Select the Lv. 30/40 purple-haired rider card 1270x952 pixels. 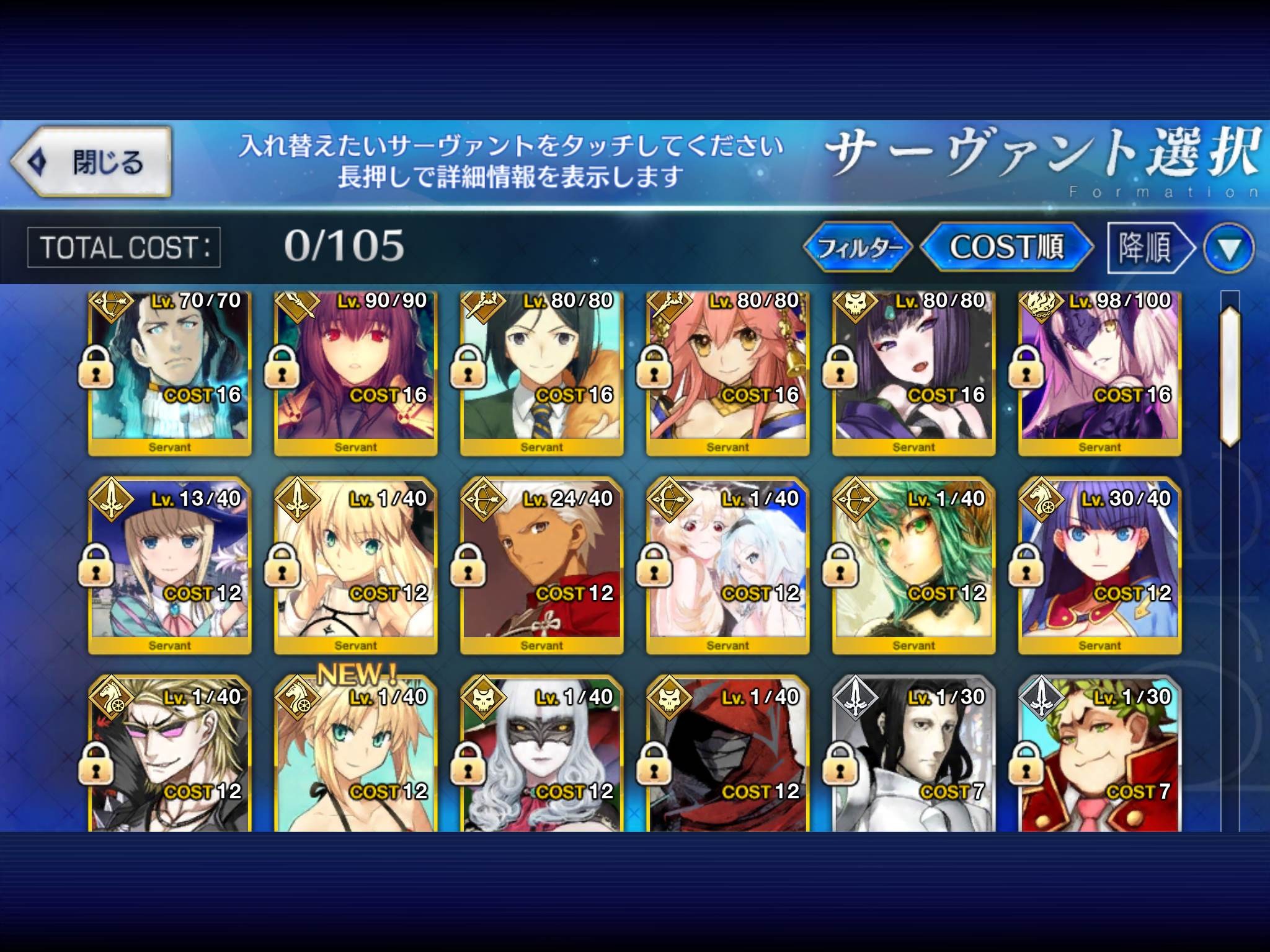coord(1099,565)
